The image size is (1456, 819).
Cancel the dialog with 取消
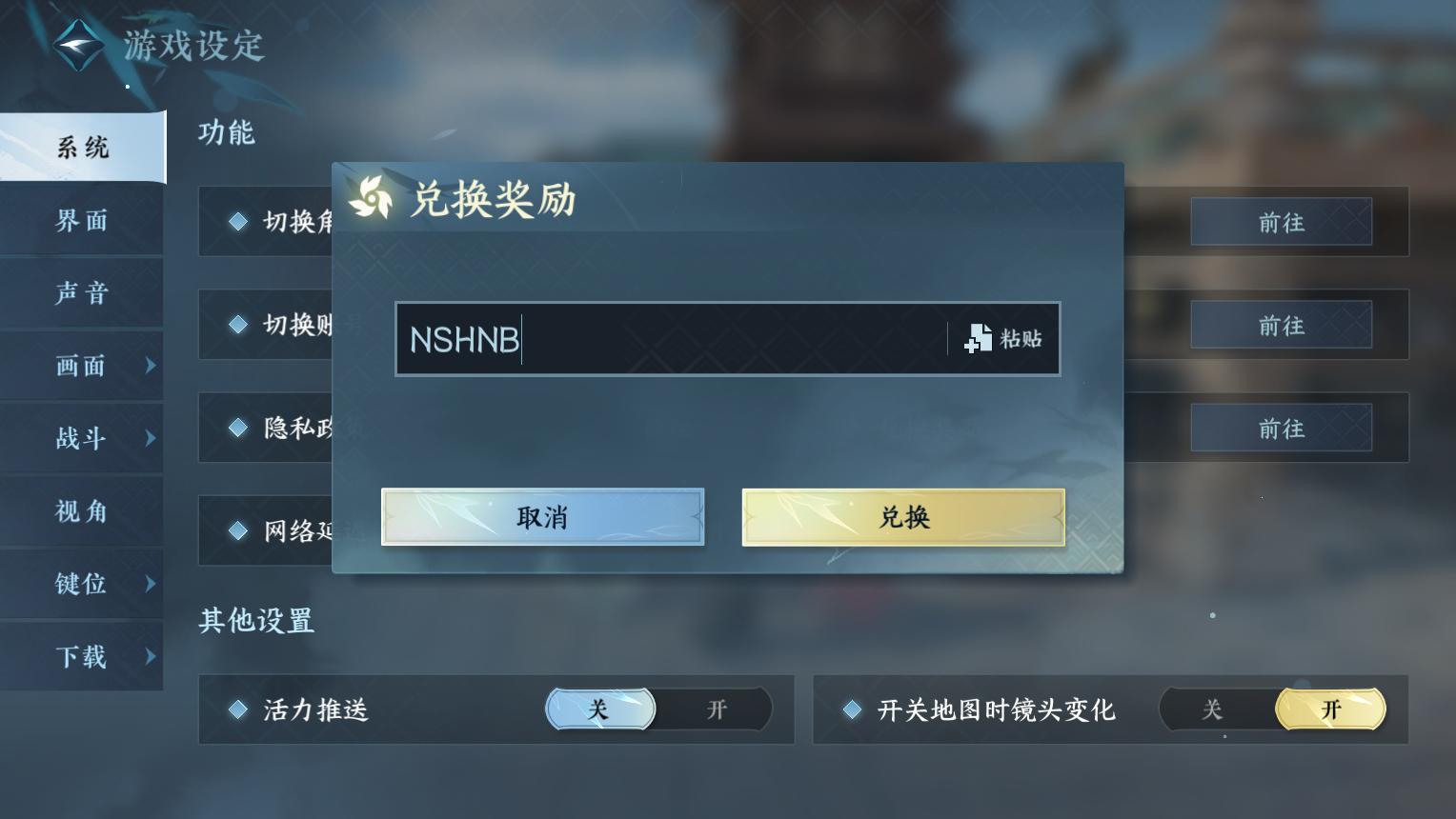(x=541, y=517)
